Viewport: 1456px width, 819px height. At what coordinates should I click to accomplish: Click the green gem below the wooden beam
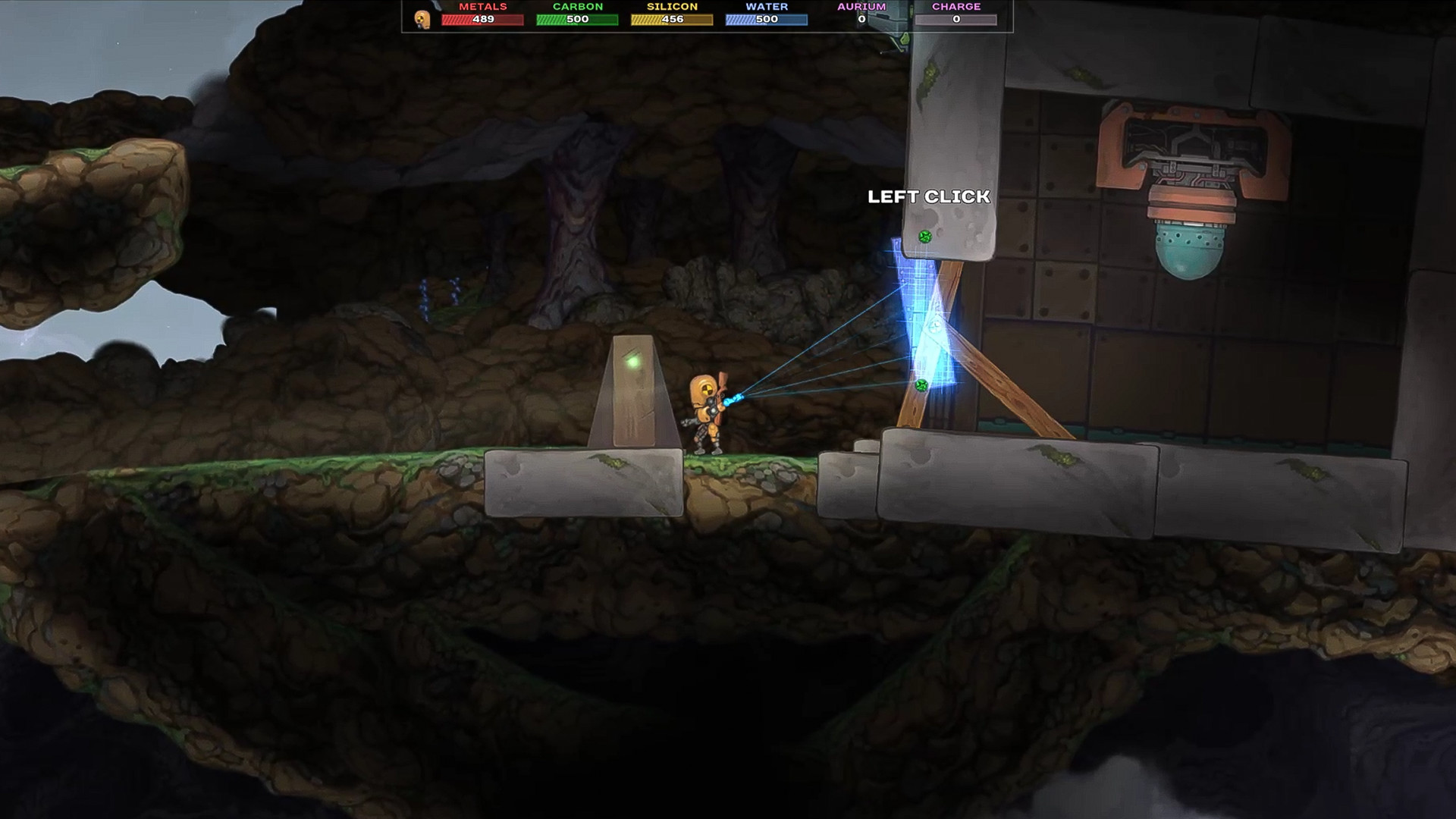[x=922, y=384]
